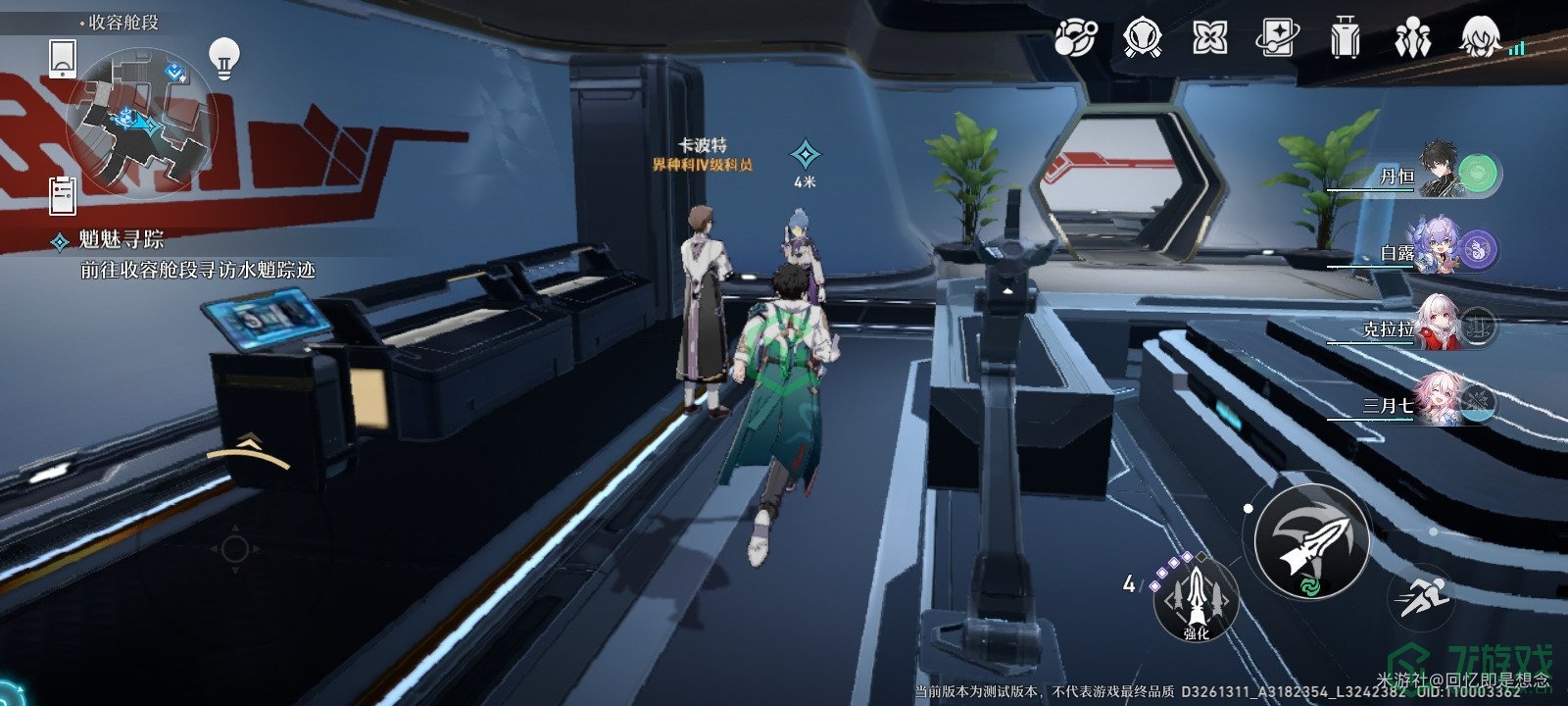Screen dimensions: 1568x706
Task: Switch to party member 白露
Action: 1441,250
